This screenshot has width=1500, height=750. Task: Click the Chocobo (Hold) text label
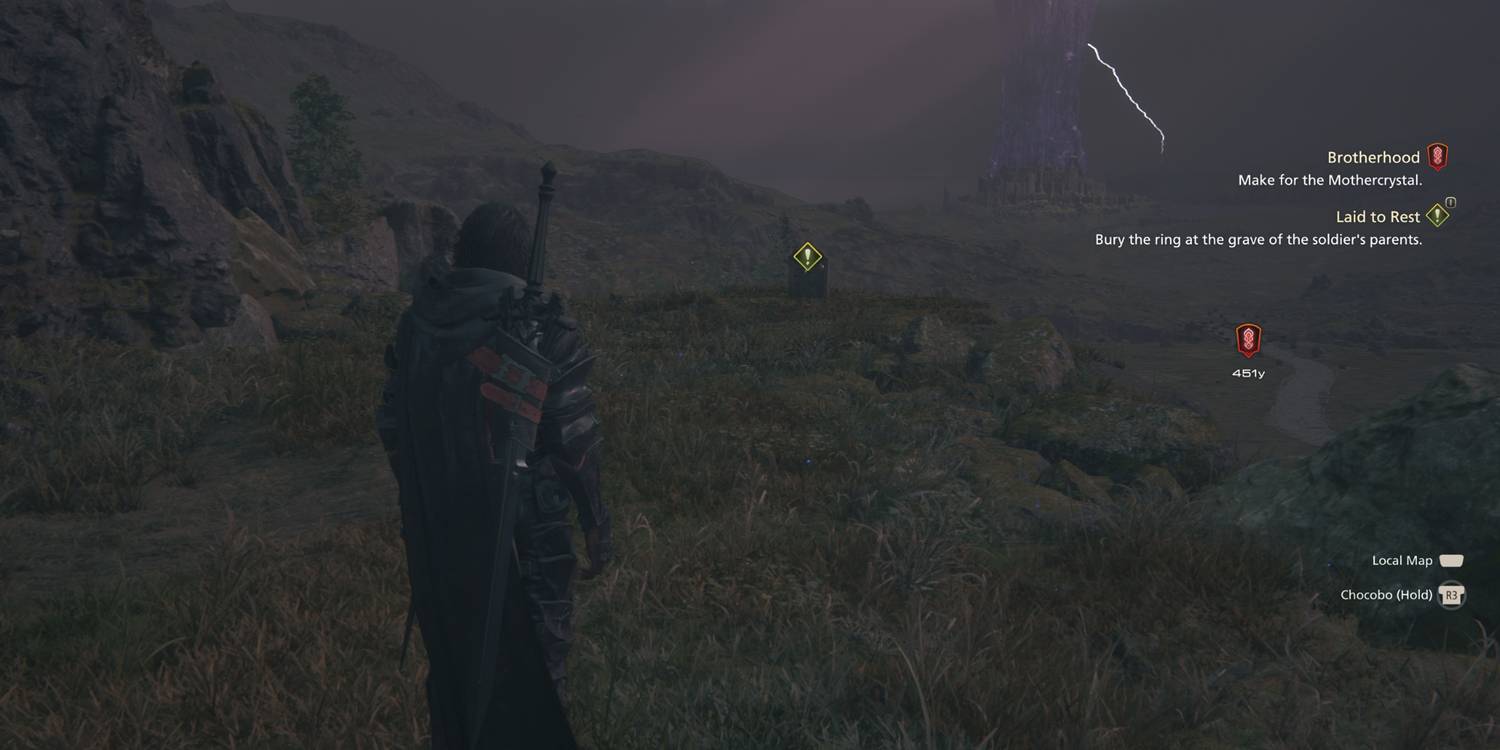pyautogui.click(x=1385, y=594)
